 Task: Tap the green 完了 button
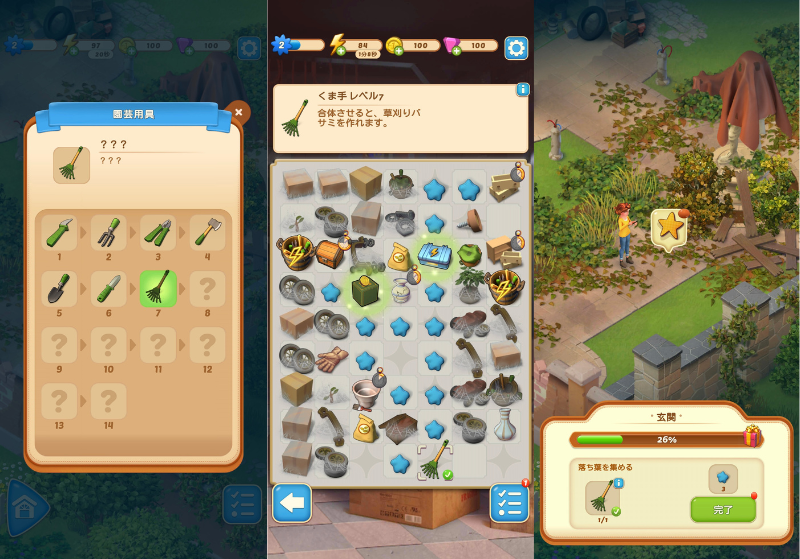tap(722, 509)
